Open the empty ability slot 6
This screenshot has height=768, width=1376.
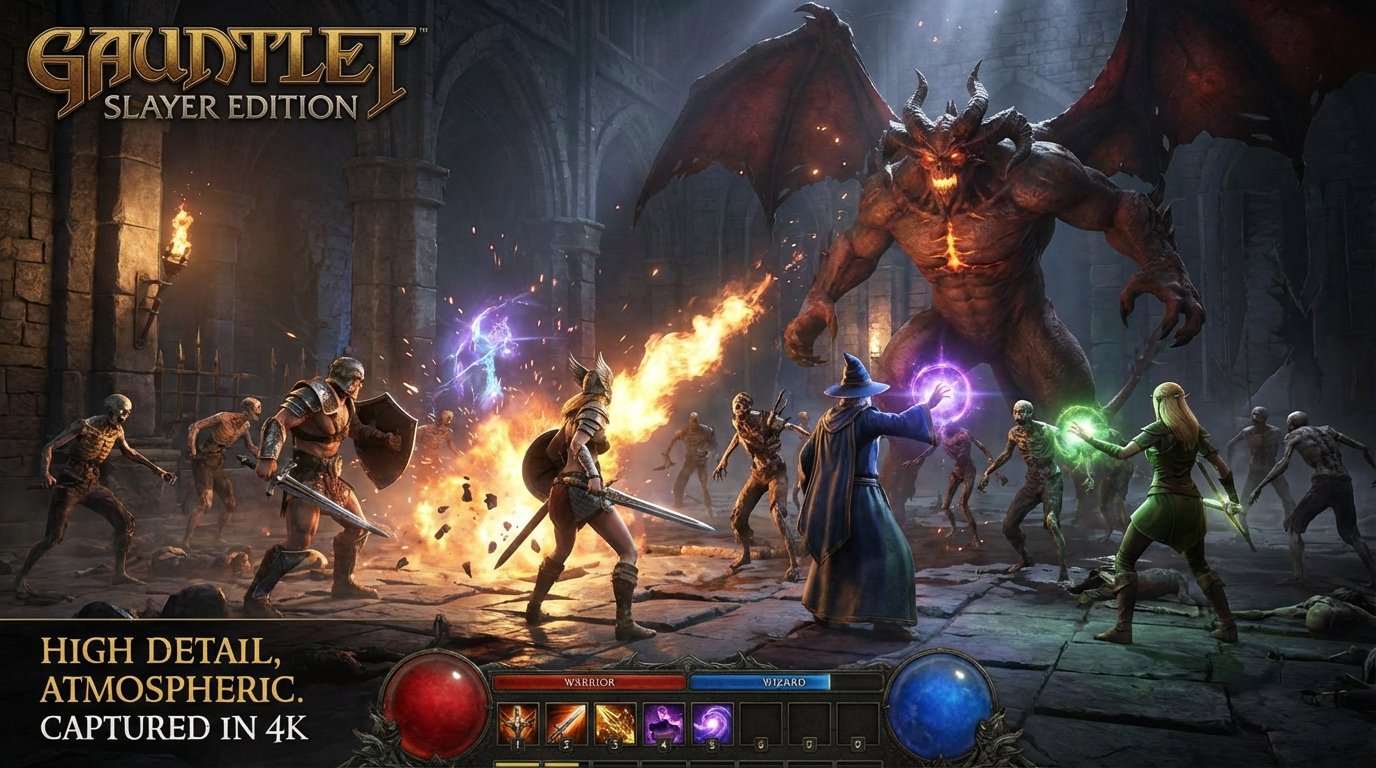[x=761, y=722]
